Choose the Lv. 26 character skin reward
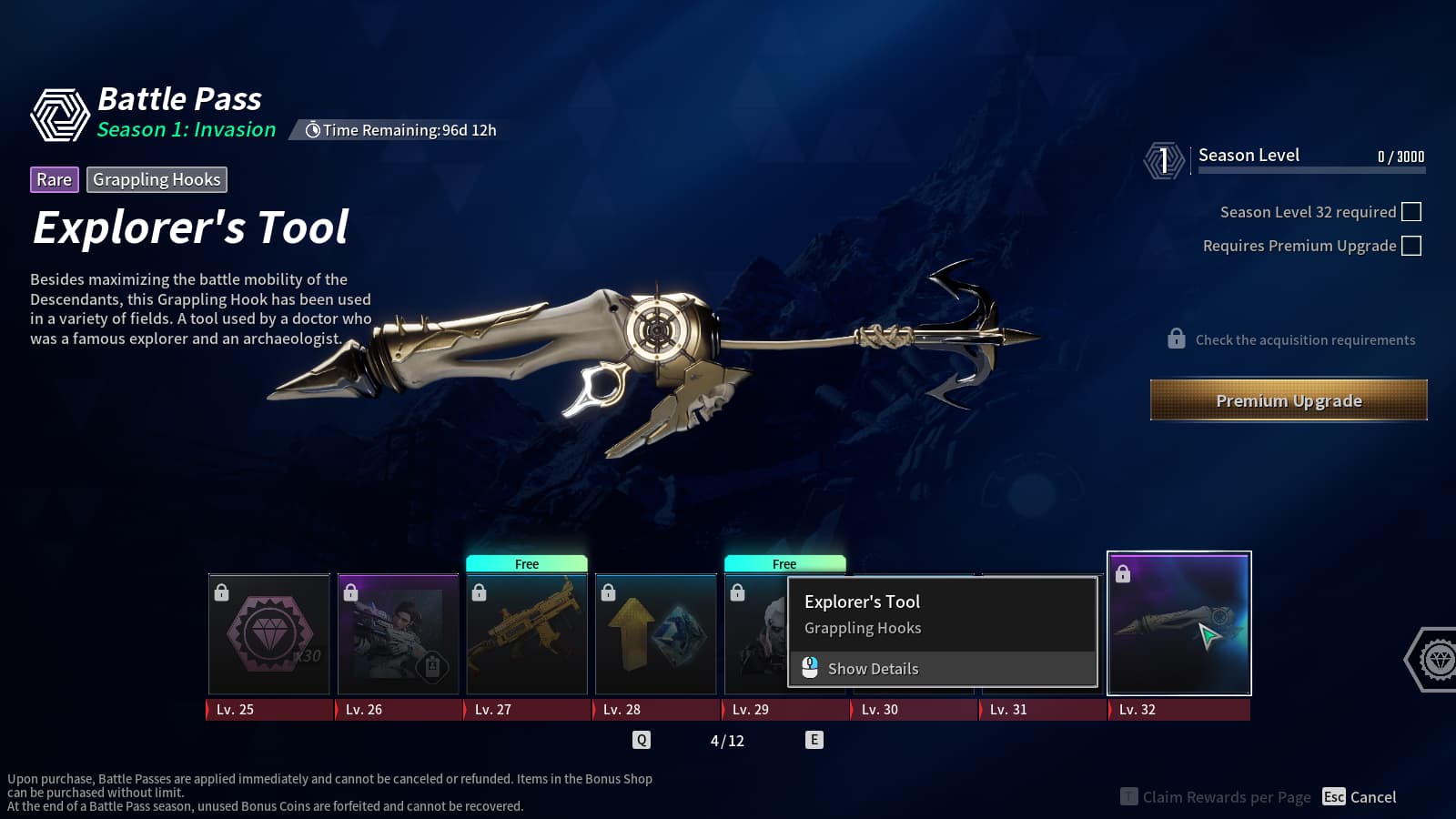 (399, 634)
